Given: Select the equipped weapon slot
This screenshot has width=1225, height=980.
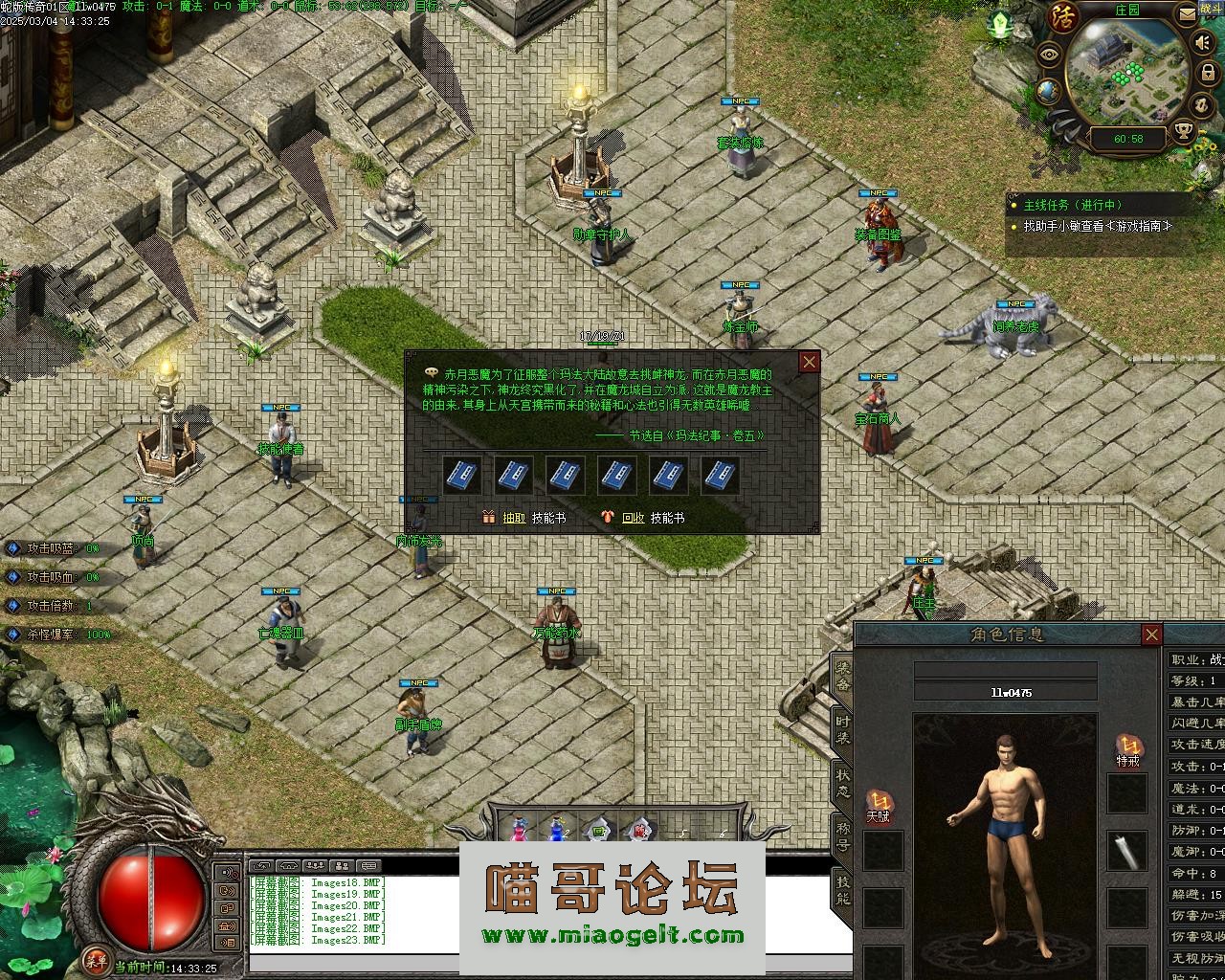Looking at the screenshot, I should [1128, 849].
